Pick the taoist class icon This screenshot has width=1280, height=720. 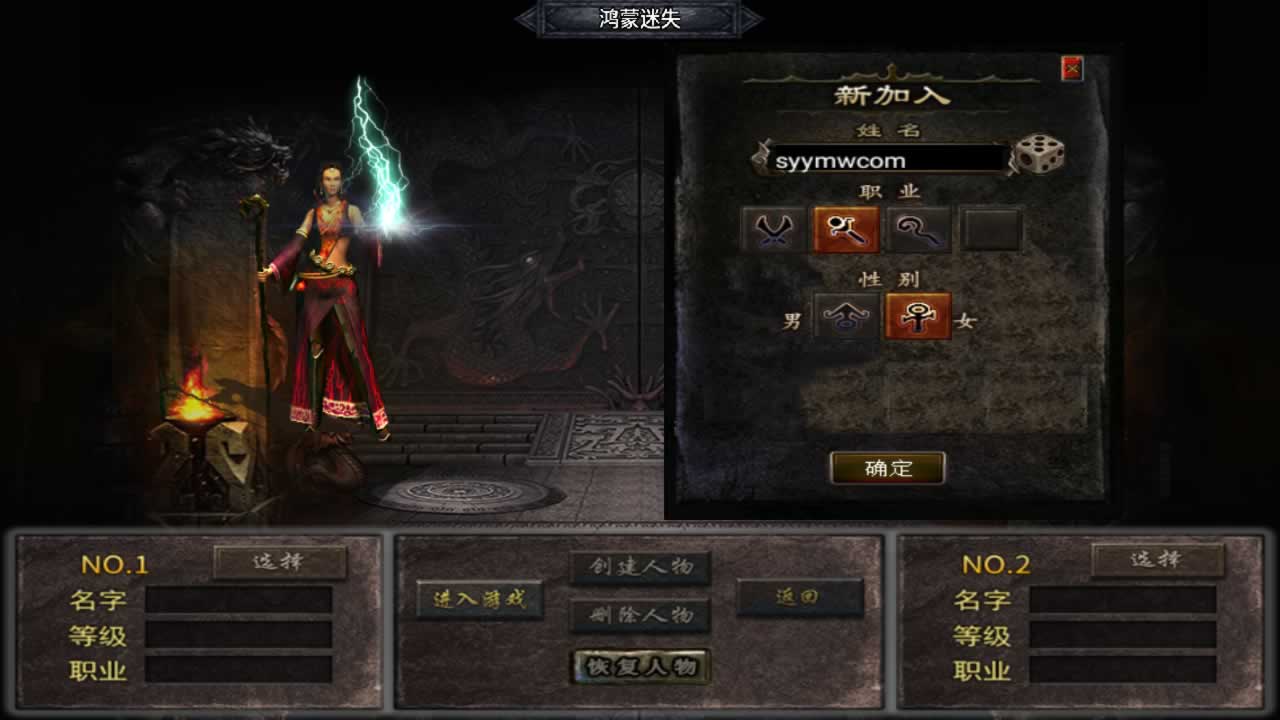[x=918, y=230]
